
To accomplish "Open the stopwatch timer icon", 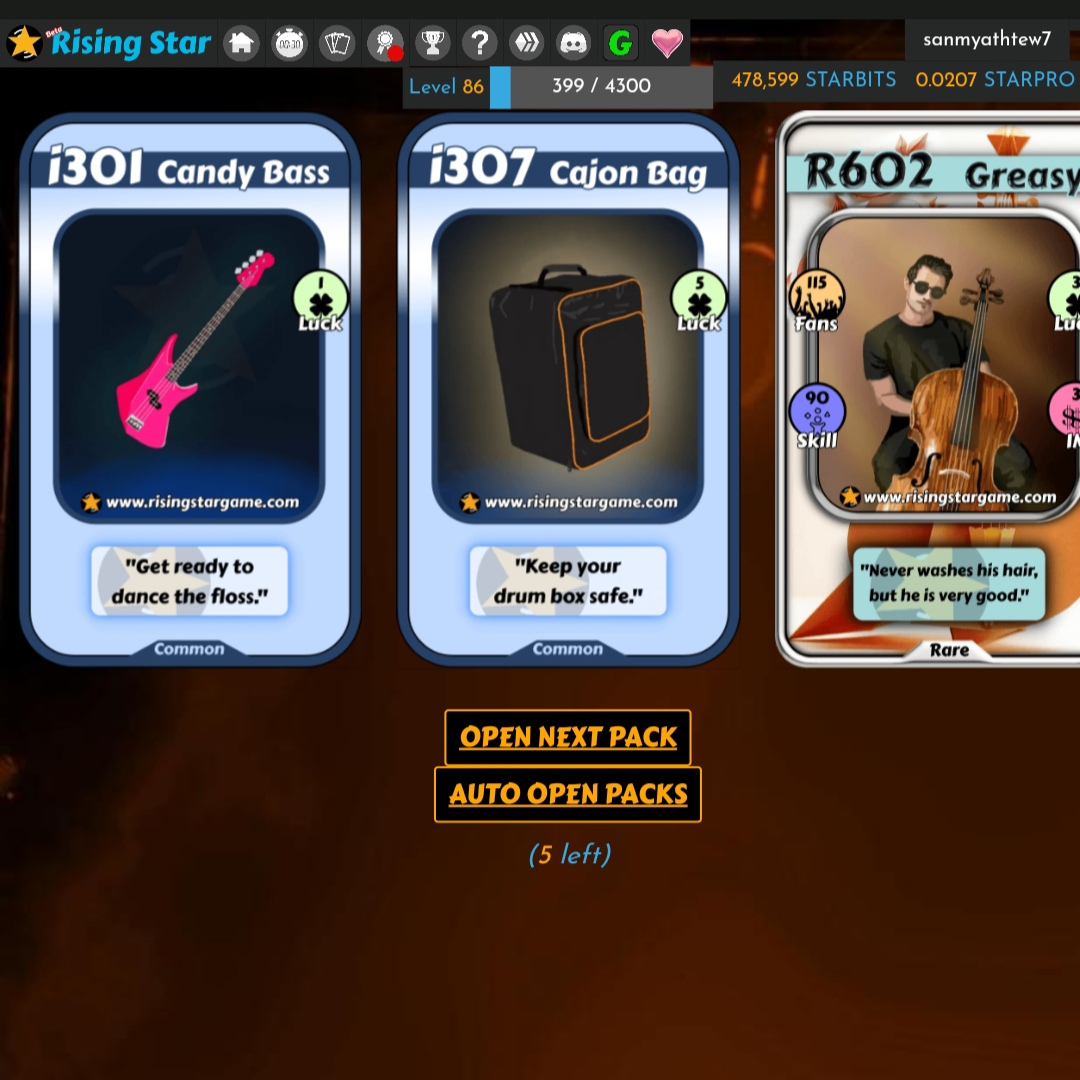I will (289, 43).
